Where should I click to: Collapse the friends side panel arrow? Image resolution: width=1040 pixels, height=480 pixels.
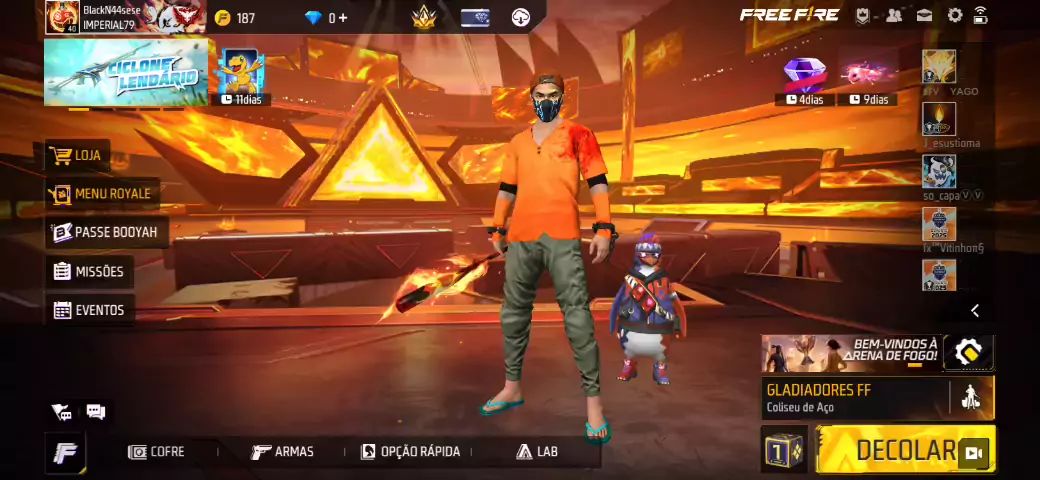coord(975,311)
